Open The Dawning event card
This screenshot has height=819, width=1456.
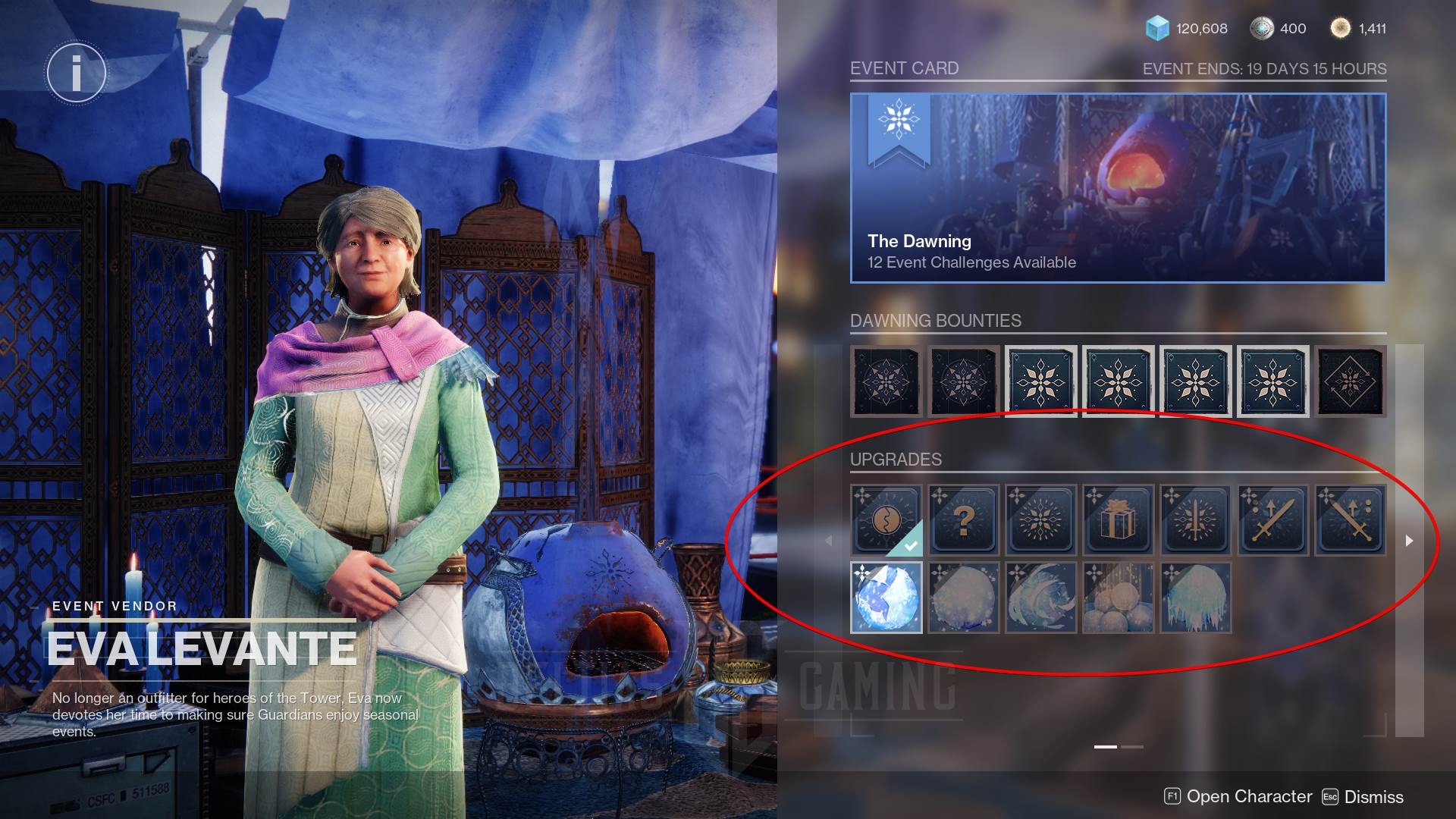(x=1118, y=188)
